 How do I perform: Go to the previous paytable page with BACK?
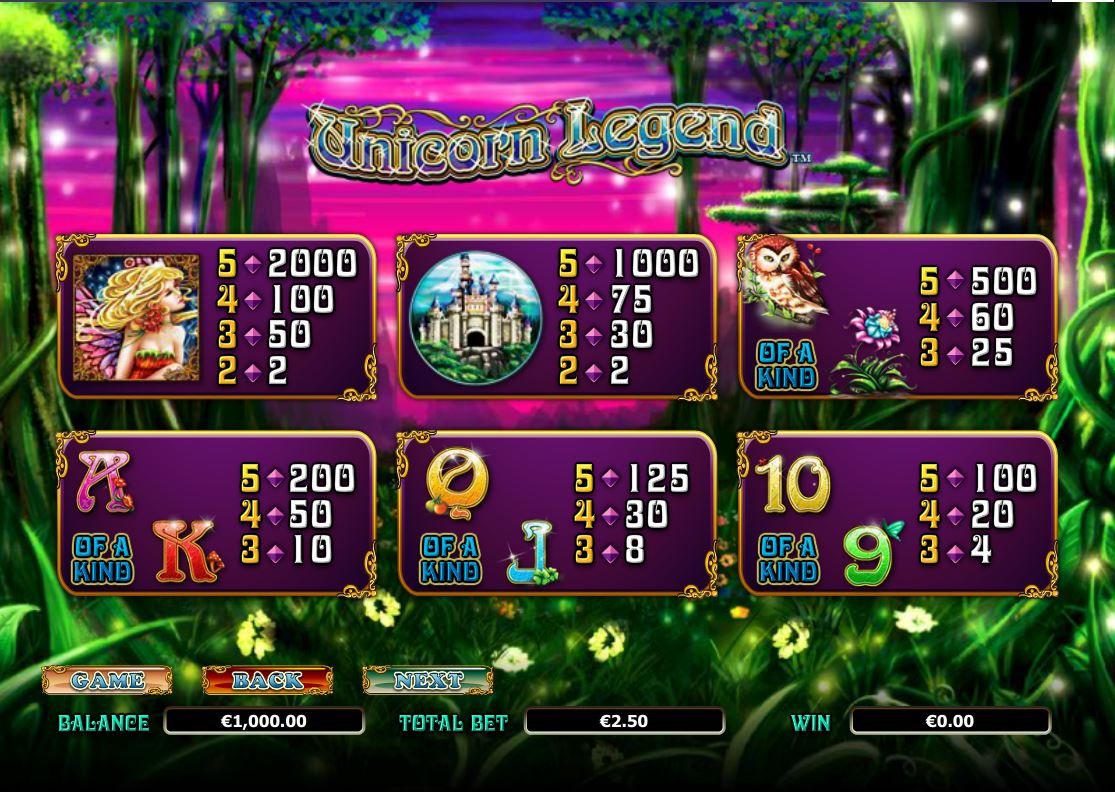coord(267,680)
